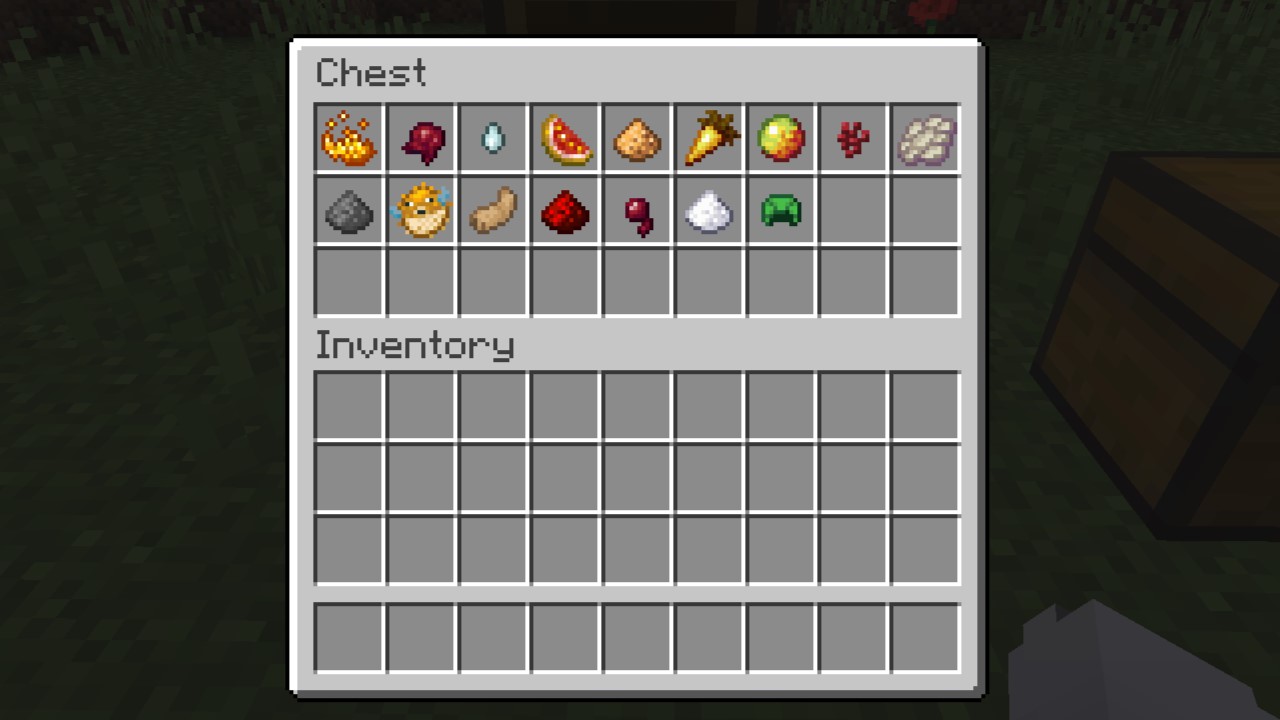1280x720 pixels.
Task: Pick up the nether wart
Action: point(420,139)
